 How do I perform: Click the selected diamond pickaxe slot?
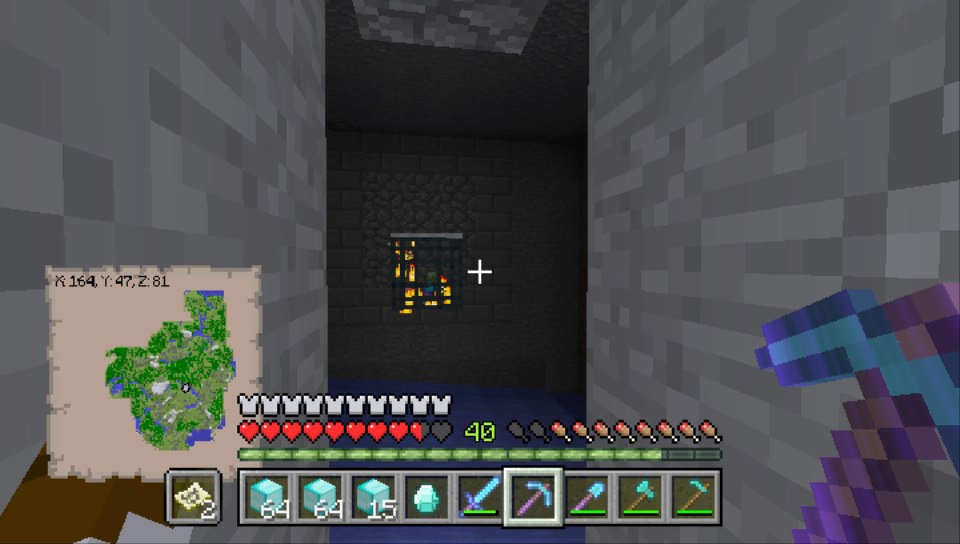click(532, 497)
